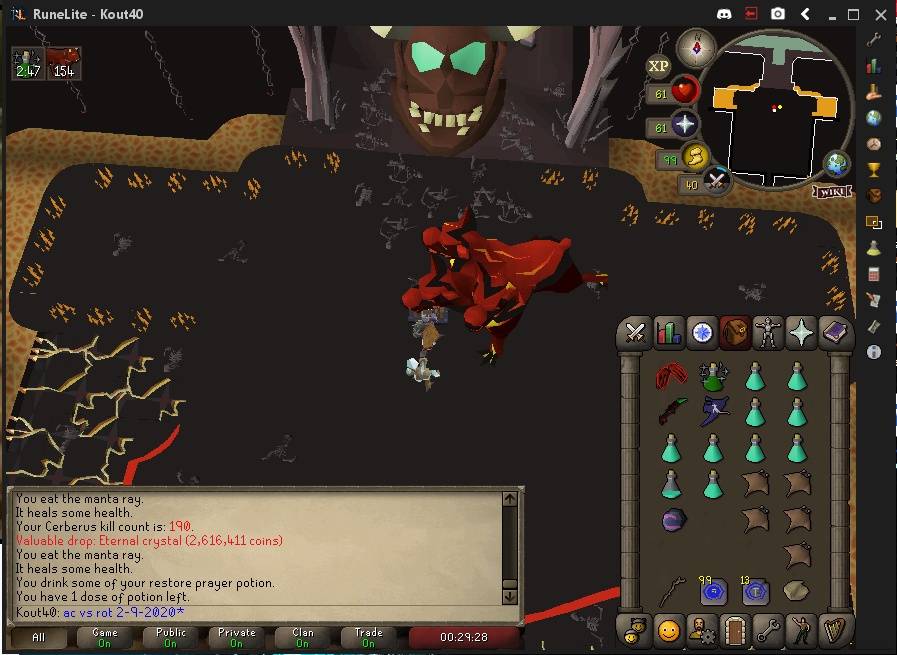897x655 pixels.
Task: Open the Worn Equipment tab
Action: (768, 333)
